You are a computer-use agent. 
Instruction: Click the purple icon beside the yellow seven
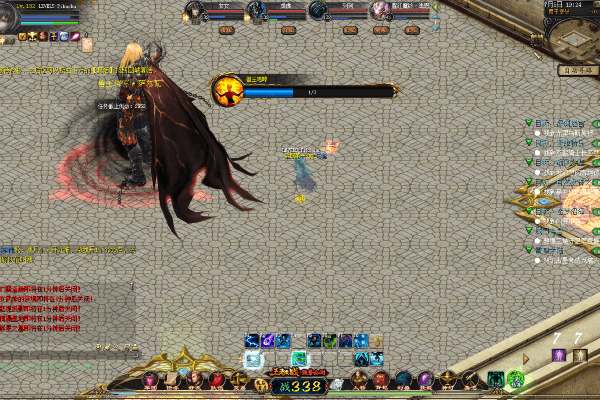point(558,355)
